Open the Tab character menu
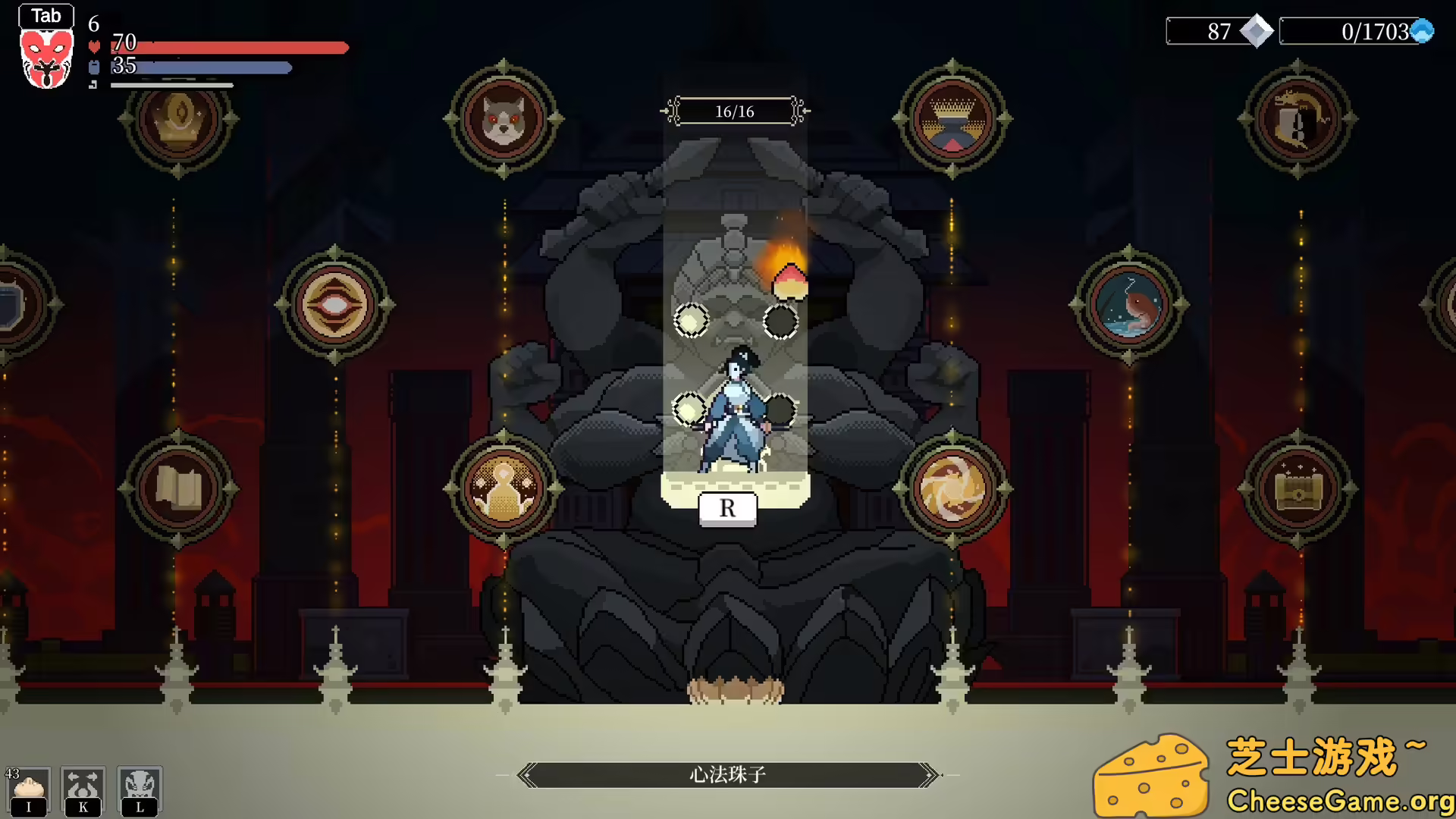1456x819 pixels. point(46,15)
